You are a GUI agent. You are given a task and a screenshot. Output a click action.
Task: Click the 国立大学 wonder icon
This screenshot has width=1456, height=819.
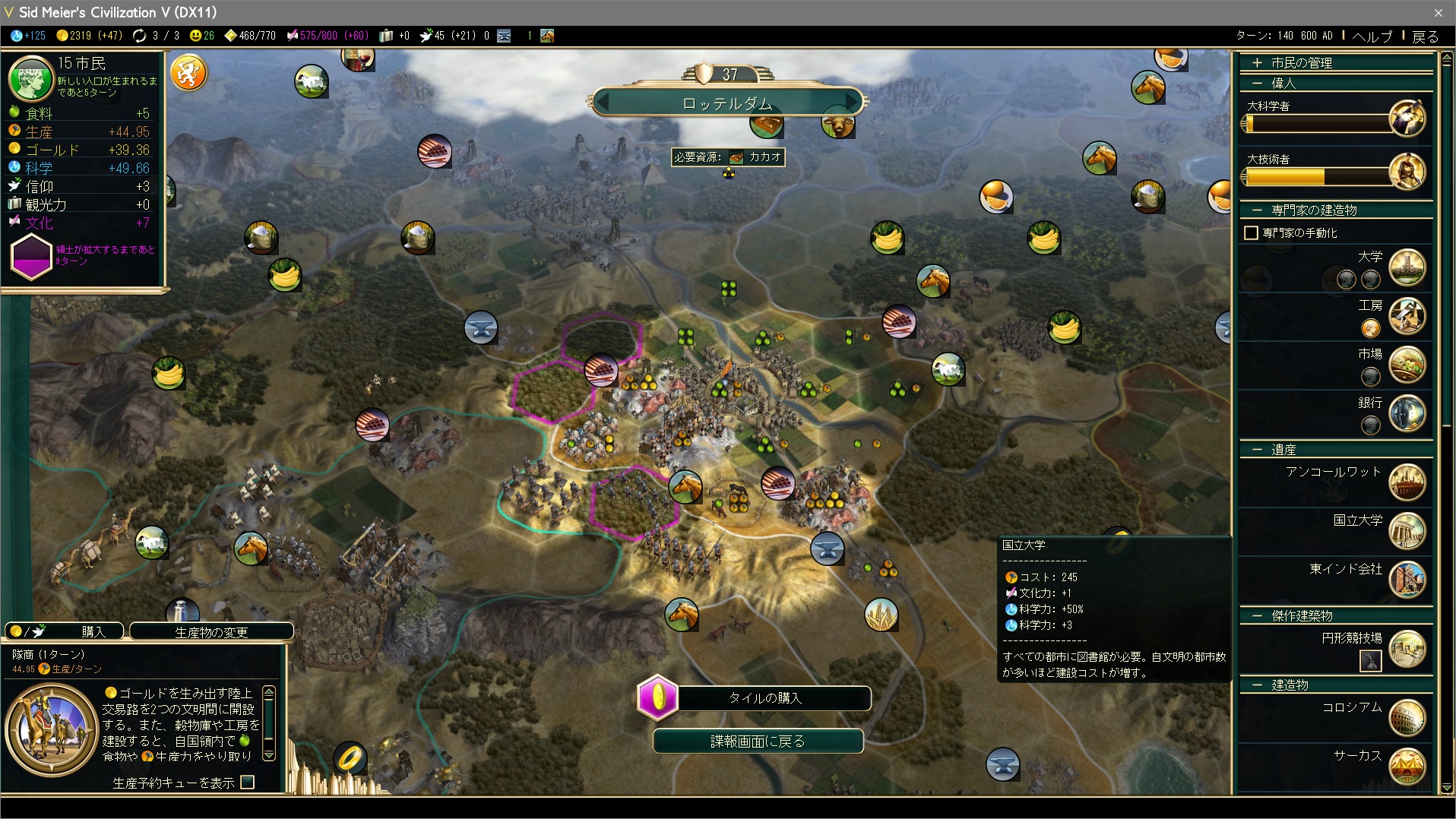1407,530
